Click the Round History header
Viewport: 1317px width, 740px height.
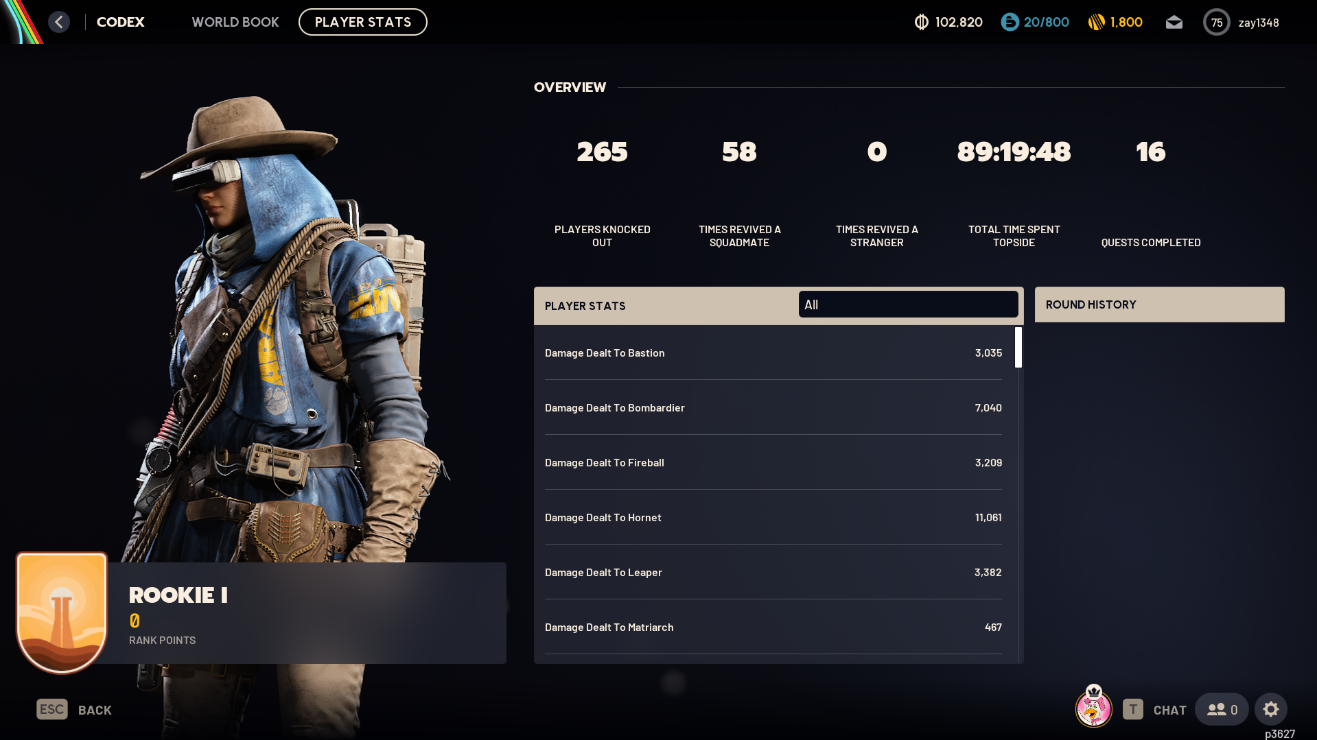pos(1159,305)
